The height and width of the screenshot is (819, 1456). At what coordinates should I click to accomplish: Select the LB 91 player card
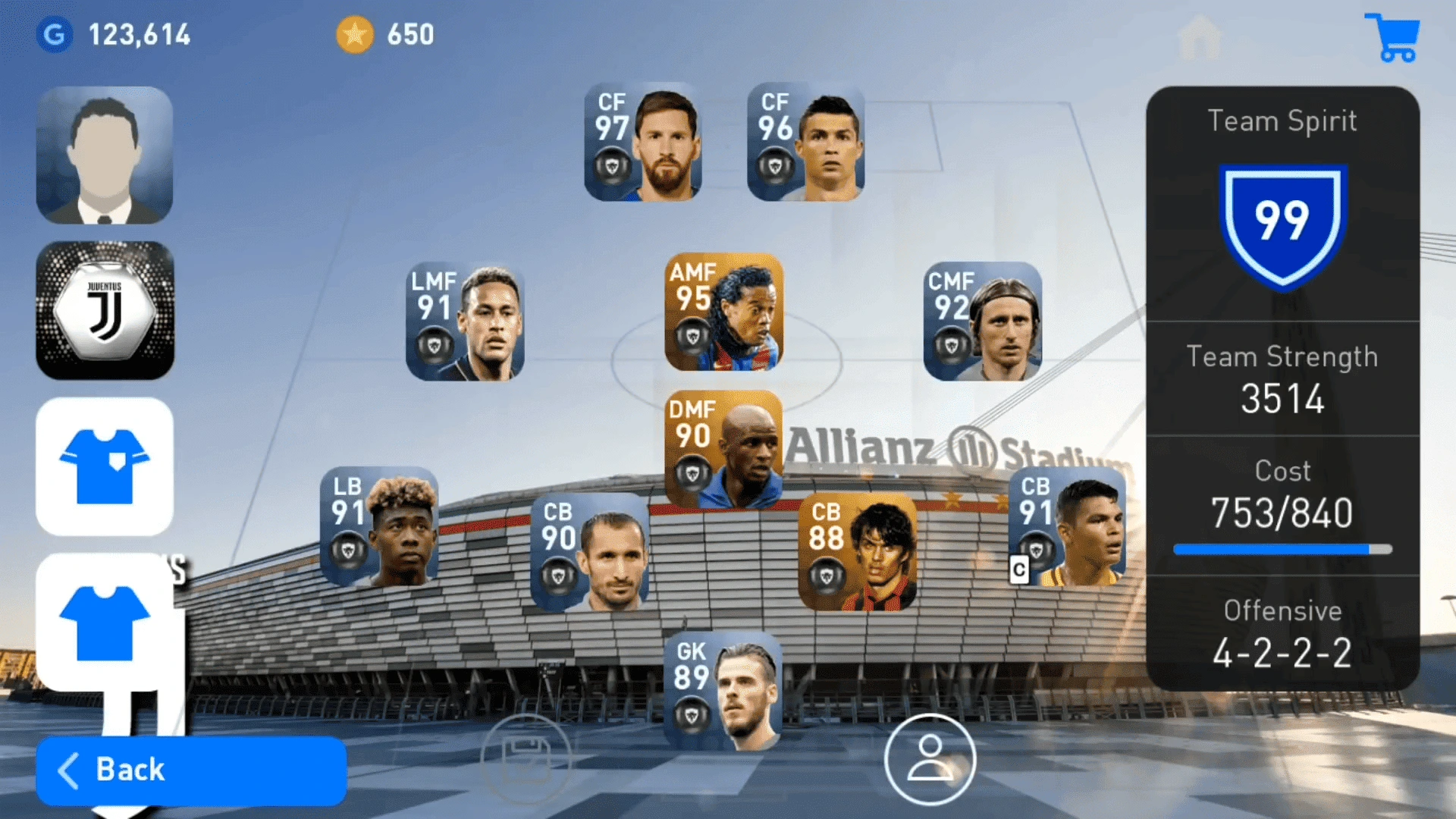click(x=379, y=526)
